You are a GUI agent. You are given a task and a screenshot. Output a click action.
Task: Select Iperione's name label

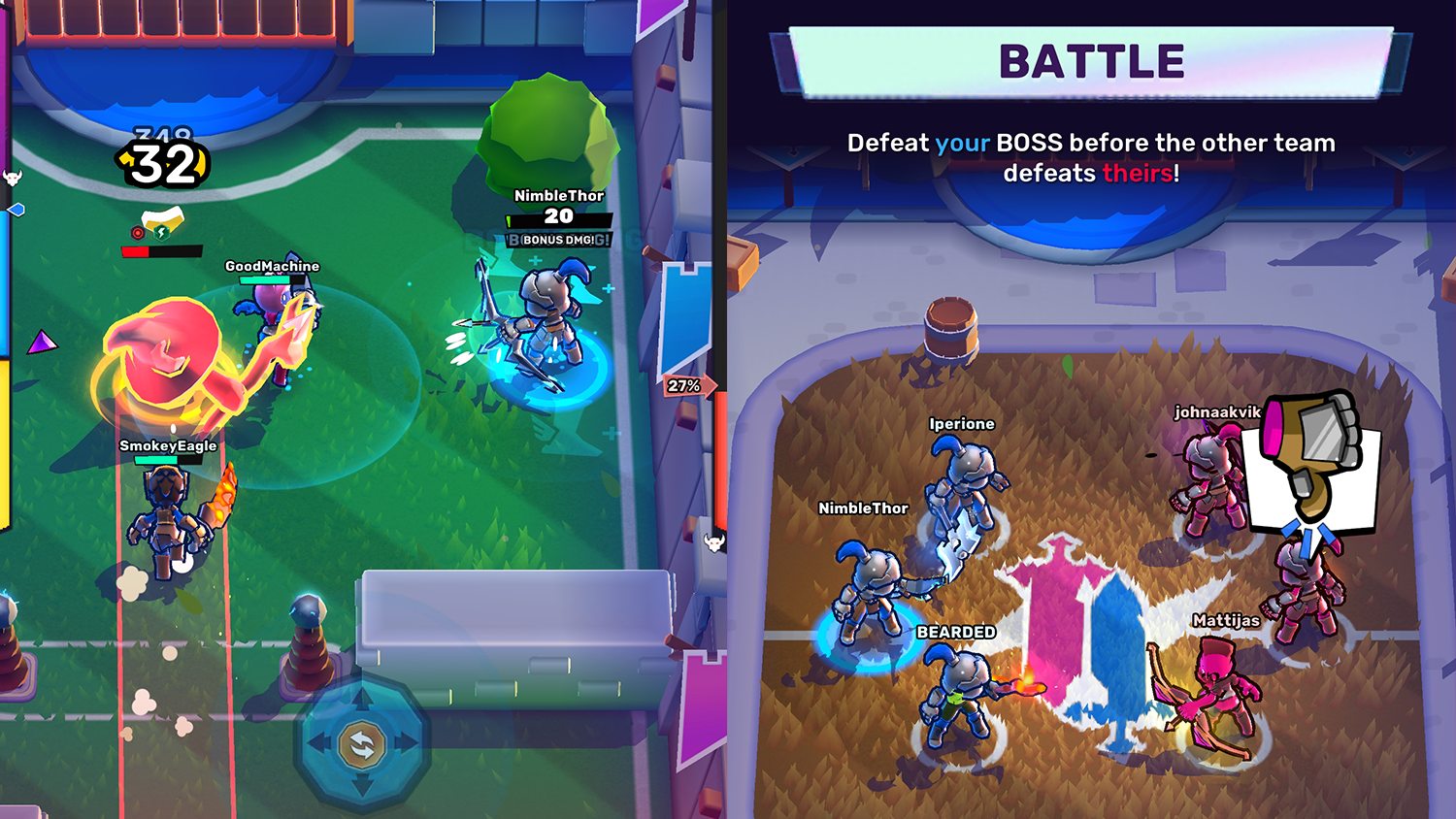[x=964, y=423]
